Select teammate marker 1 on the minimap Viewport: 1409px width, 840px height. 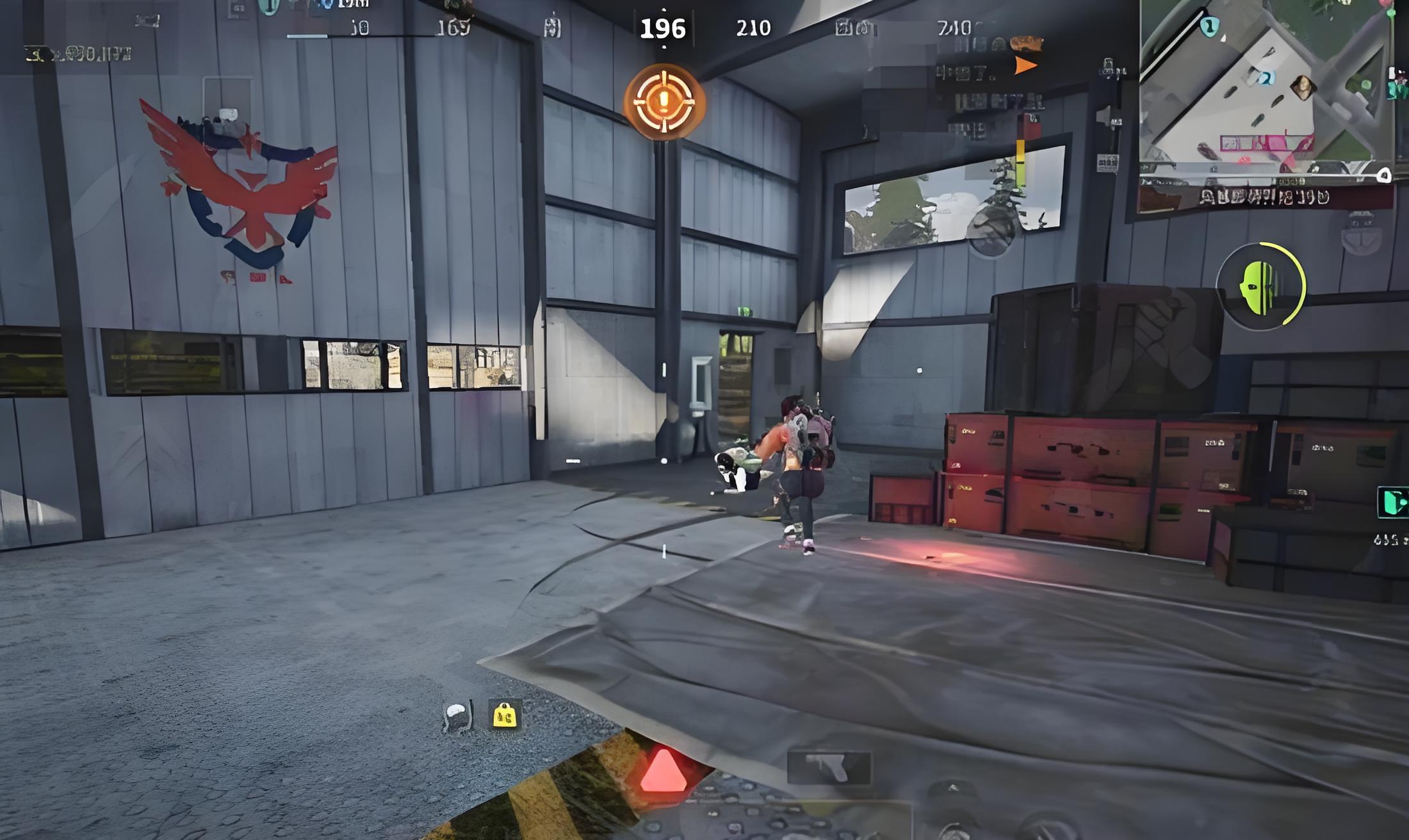tap(1209, 26)
